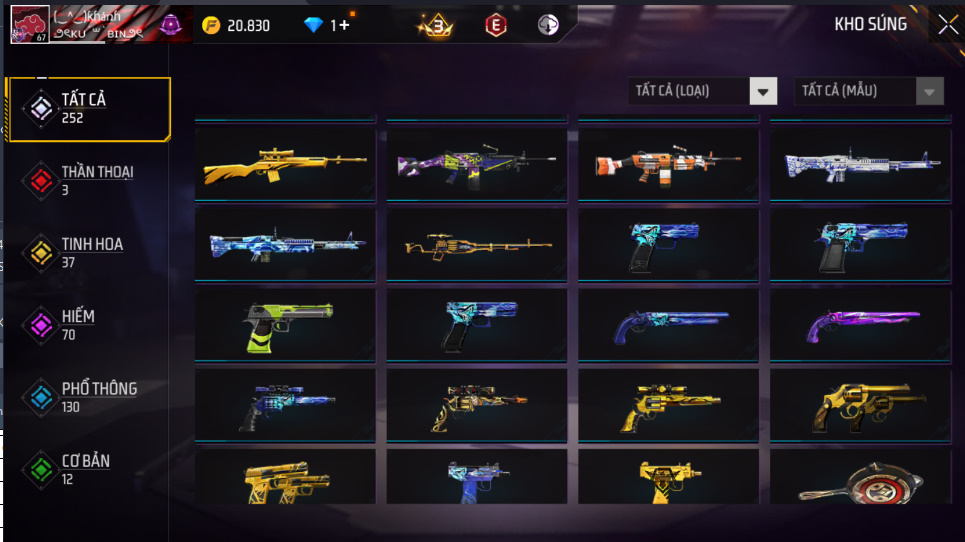The height and width of the screenshot is (542, 965).
Task: Choose the orange and white machine gun skin
Action: point(668,163)
